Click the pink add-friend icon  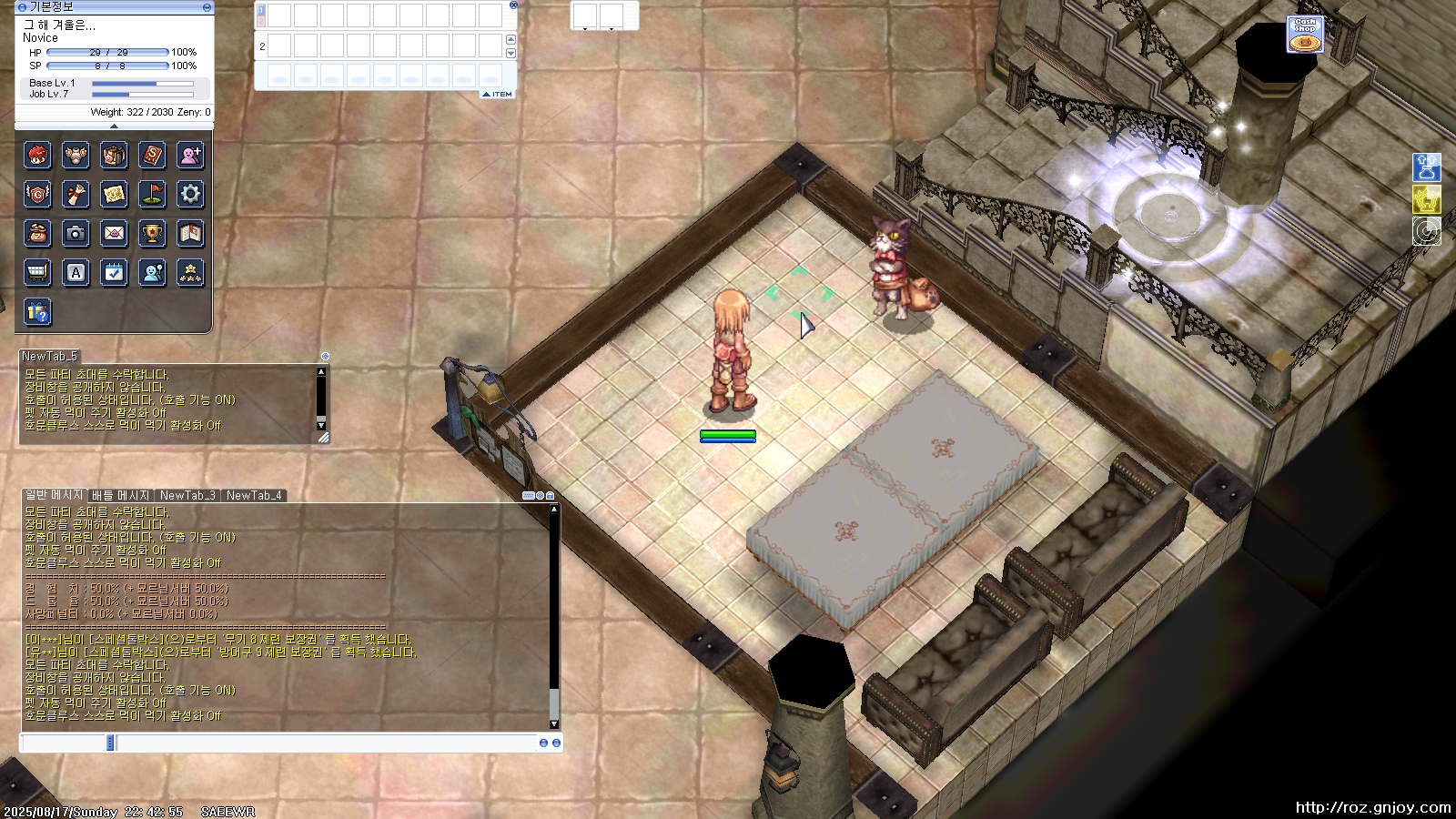coord(190,156)
